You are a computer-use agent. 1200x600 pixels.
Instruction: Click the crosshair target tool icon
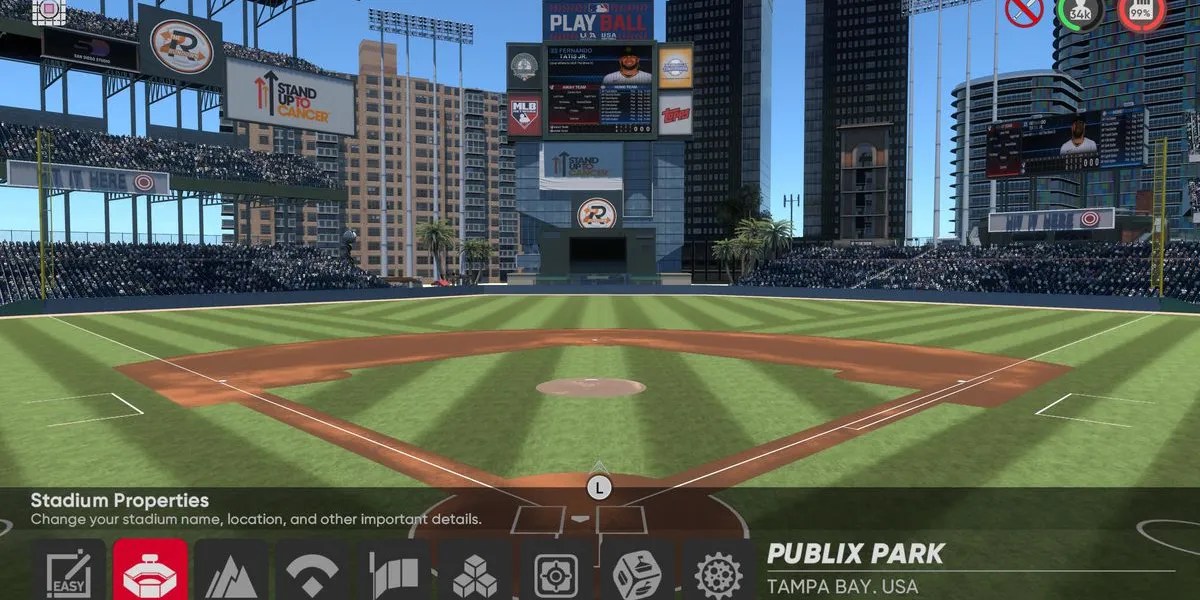(x=556, y=574)
